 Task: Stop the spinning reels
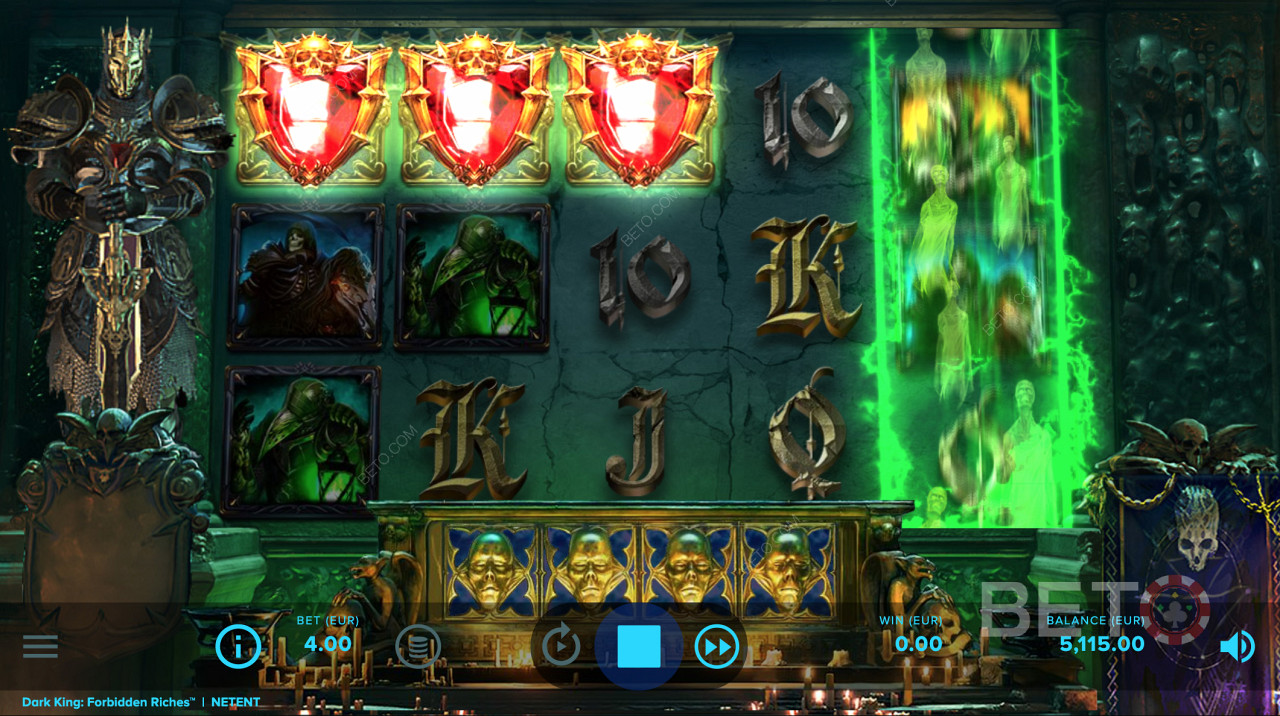tap(639, 646)
